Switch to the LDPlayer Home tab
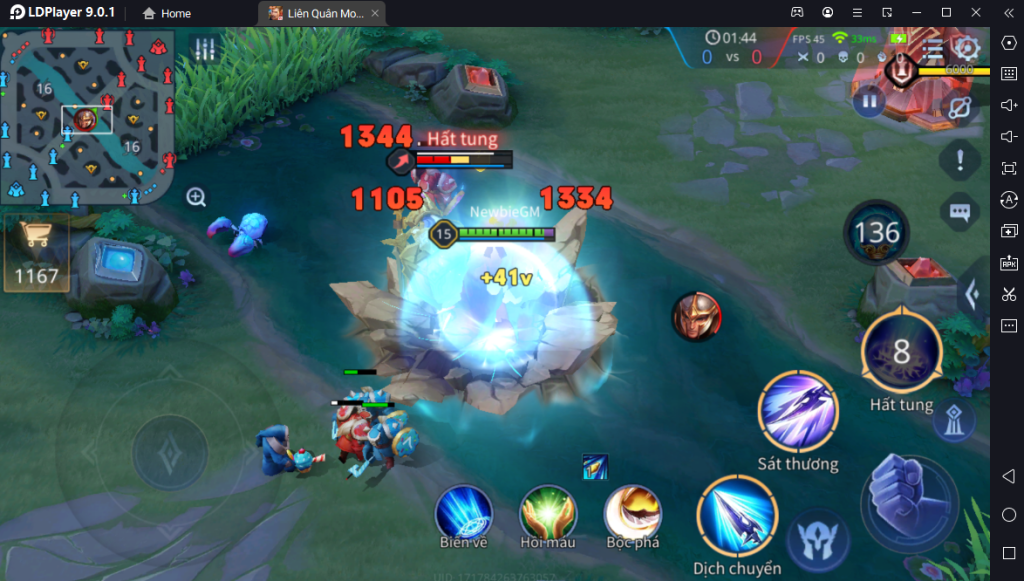This screenshot has width=1024, height=581. 166,13
